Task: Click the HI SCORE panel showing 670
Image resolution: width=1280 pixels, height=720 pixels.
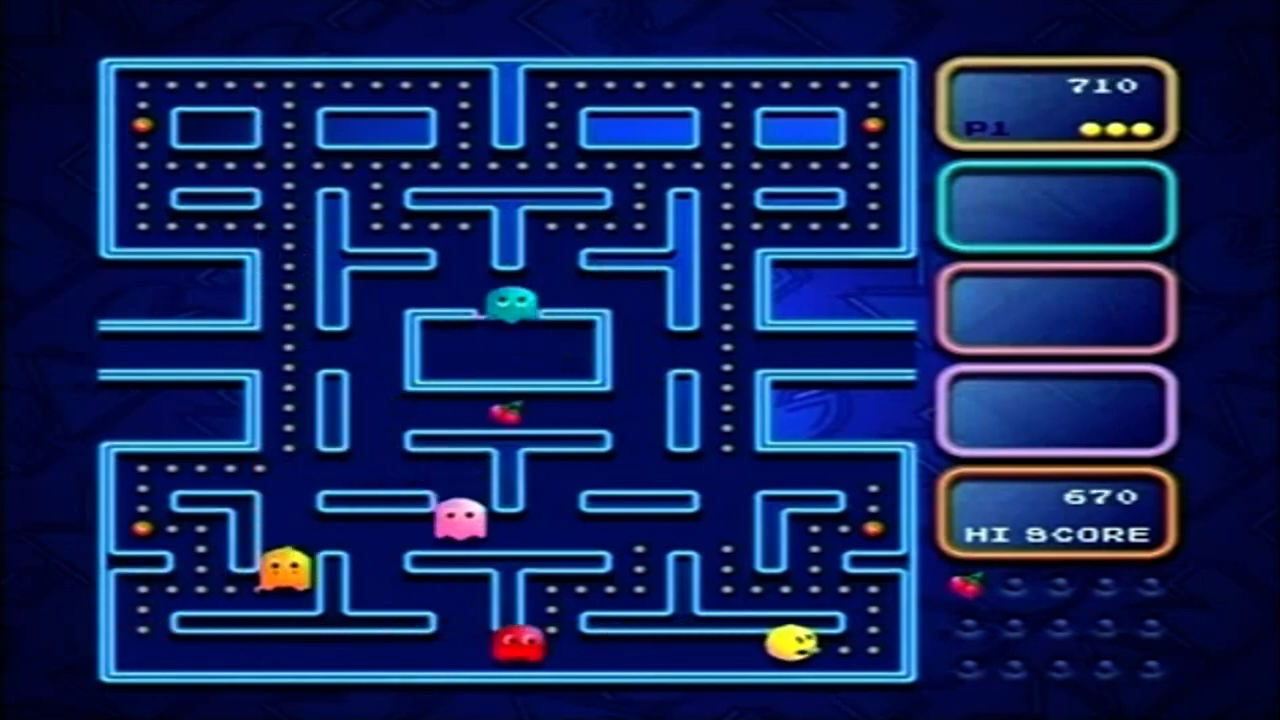Action: pyautogui.click(x=1056, y=513)
